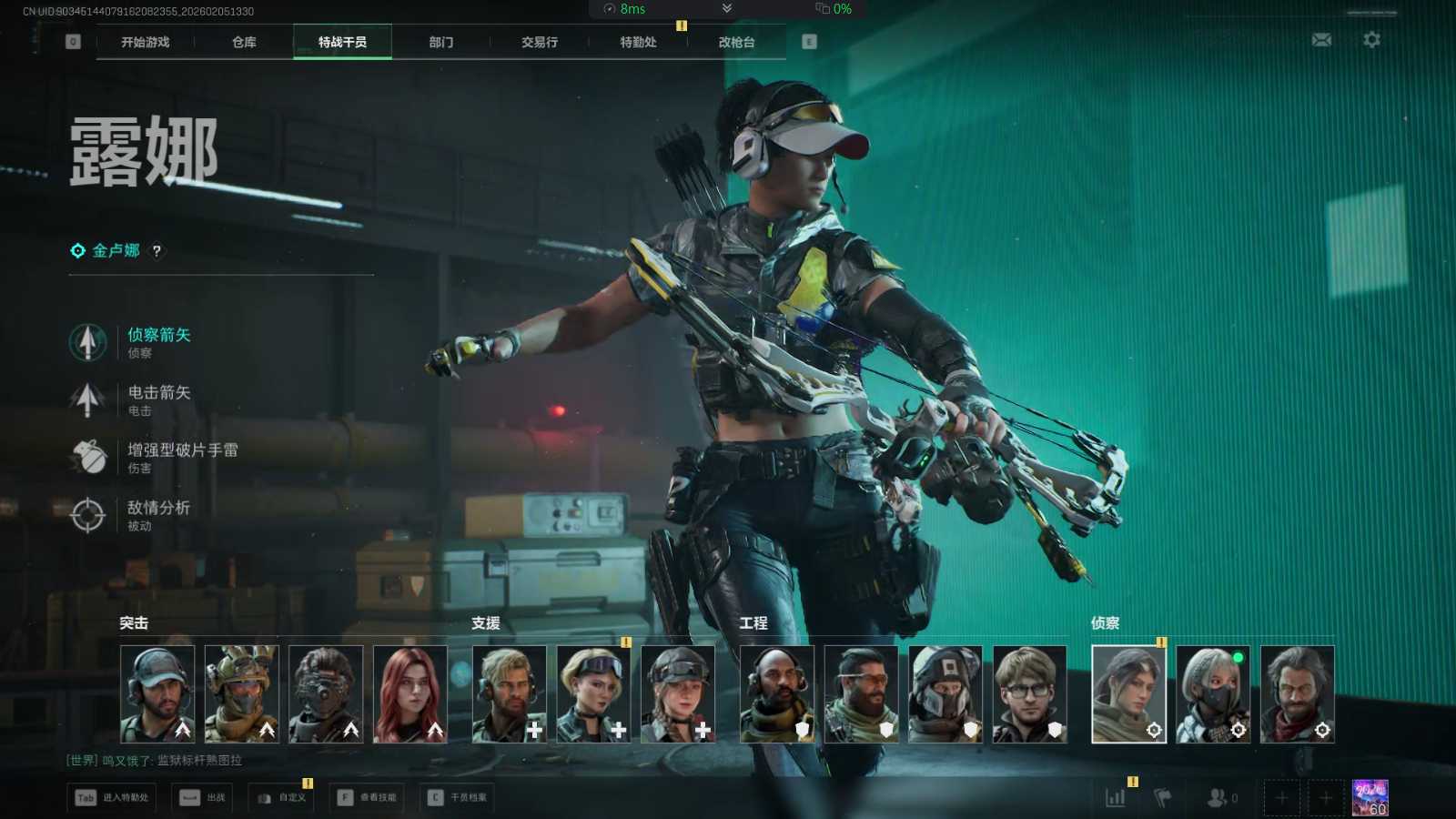Viewport: 1456px width, 819px height.
Task: Open the player avatar showing level 60
Action: click(1370, 797)
